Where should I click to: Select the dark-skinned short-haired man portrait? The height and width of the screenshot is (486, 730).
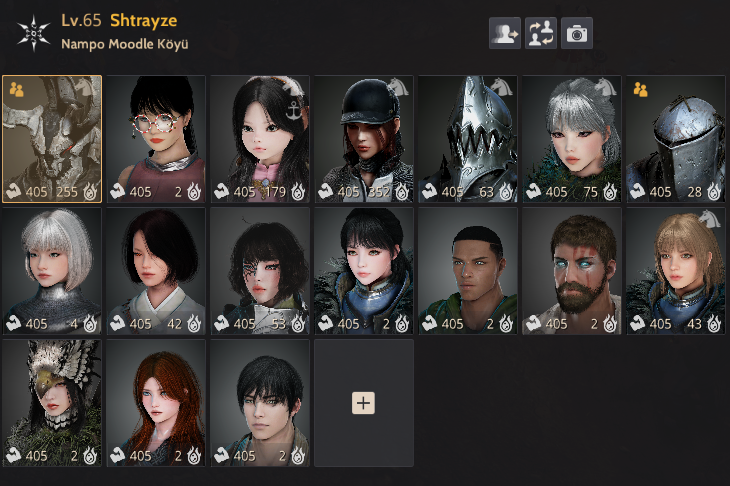[x=468, y=270]
